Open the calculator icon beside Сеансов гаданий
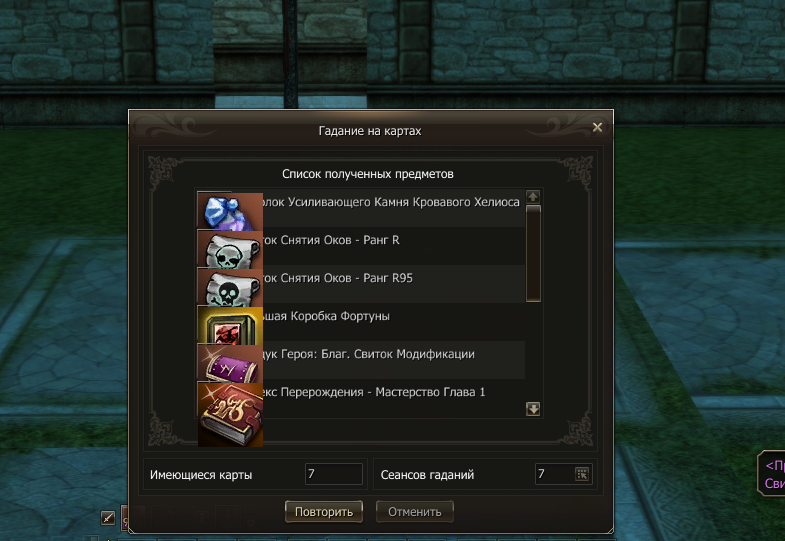The width and height of the screenshot is (785, 541). tap(582, 474)
